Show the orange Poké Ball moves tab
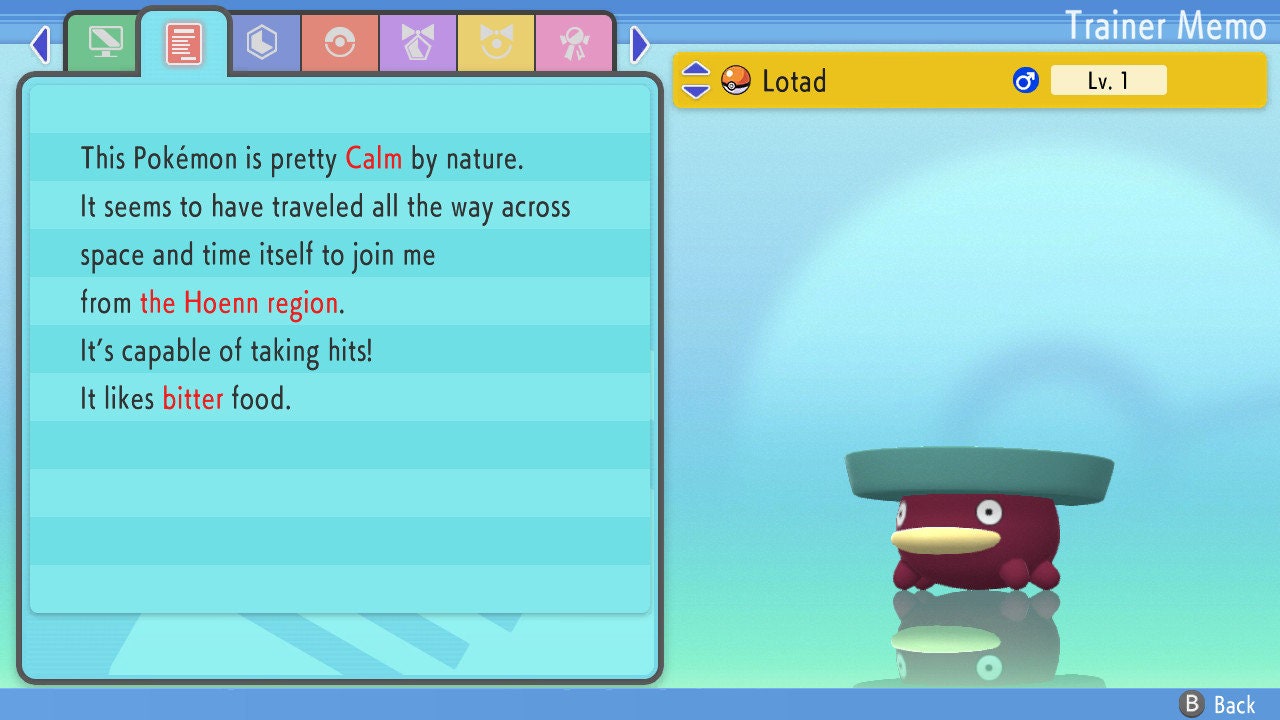The width and height of the screenshot is (1280, 720). pyautogui.click(x=340, y=43)
